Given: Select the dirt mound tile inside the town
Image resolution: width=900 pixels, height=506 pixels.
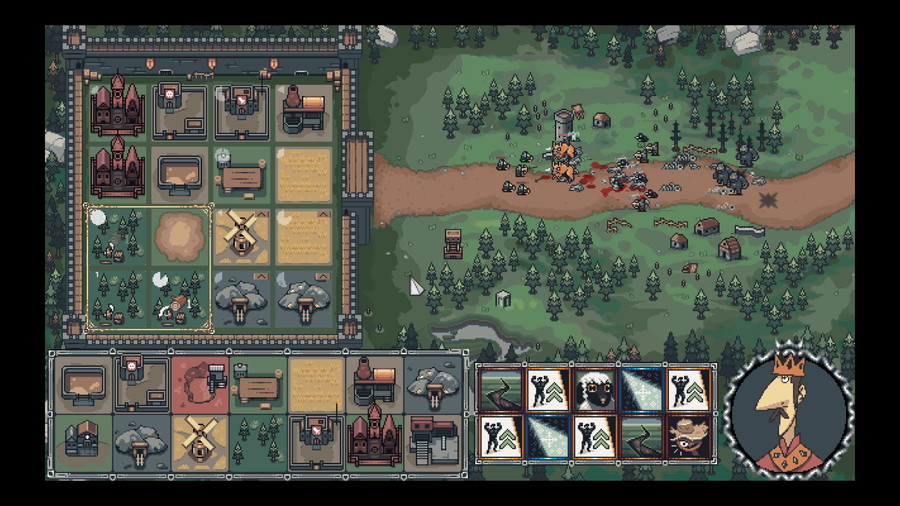Looking at the screenshot, I should pyautogui.click(x=179, y=236).
